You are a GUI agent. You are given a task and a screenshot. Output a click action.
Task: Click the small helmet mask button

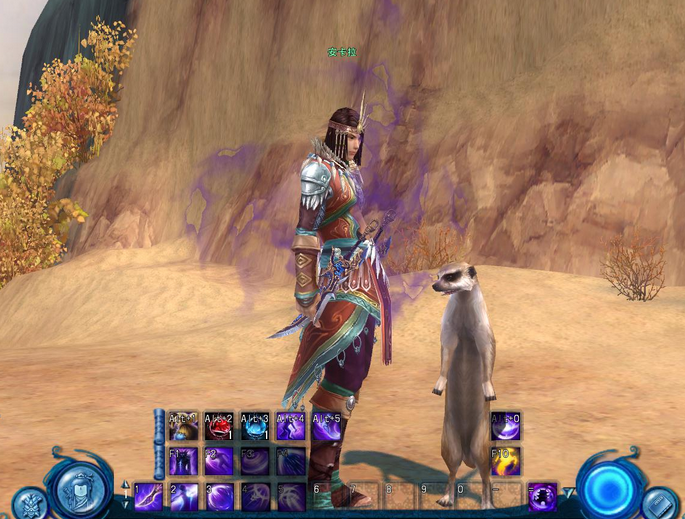tap(29, 503)
